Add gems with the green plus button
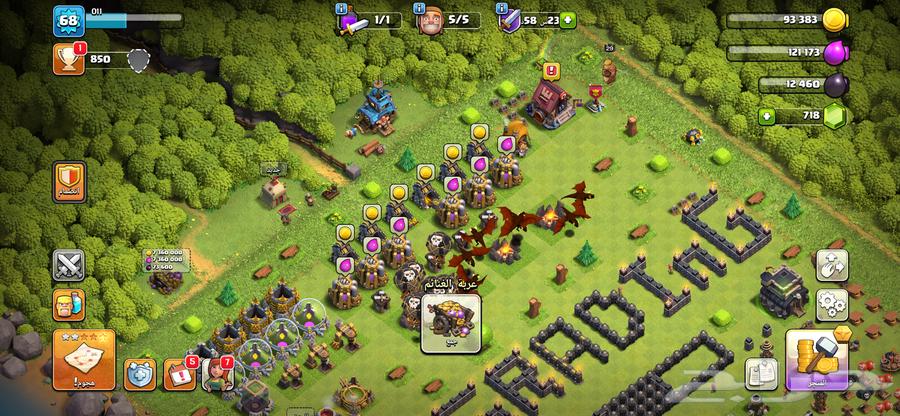 768,116
